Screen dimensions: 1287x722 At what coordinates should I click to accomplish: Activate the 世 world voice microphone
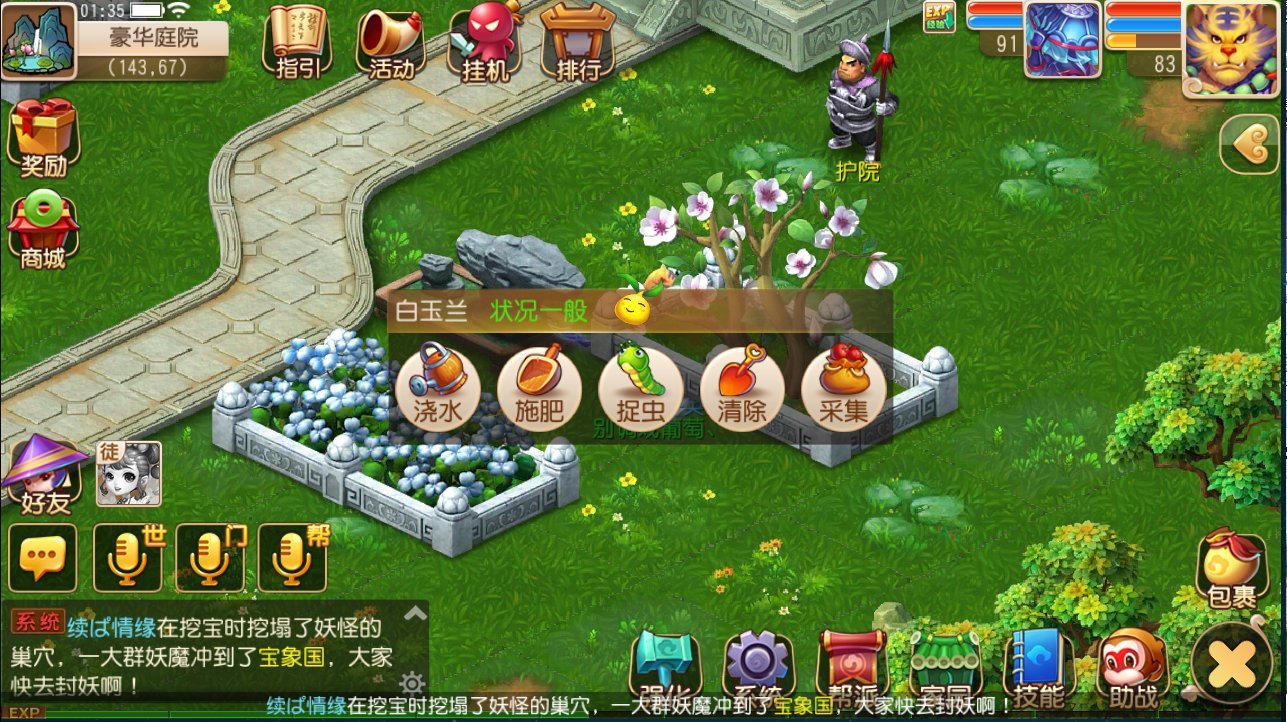[128, 557]
